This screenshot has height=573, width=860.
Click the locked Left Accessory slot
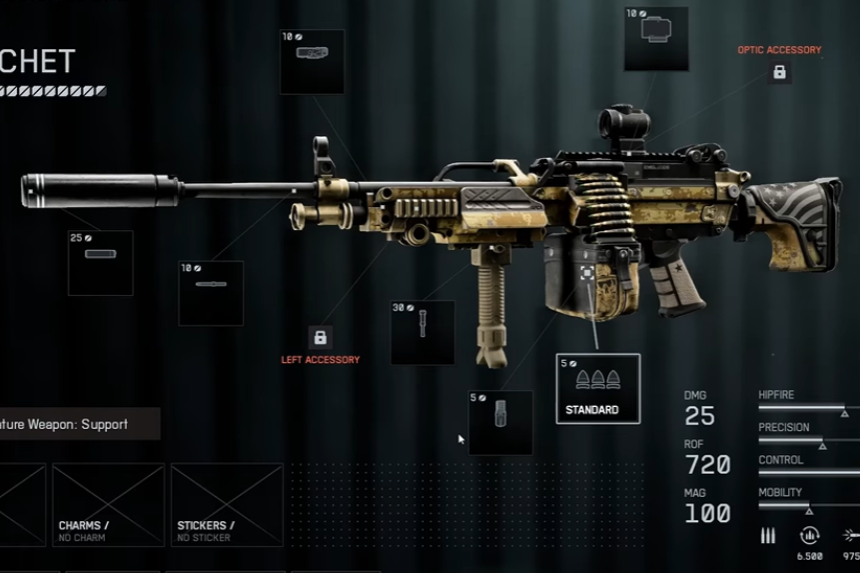click(320, 336)
